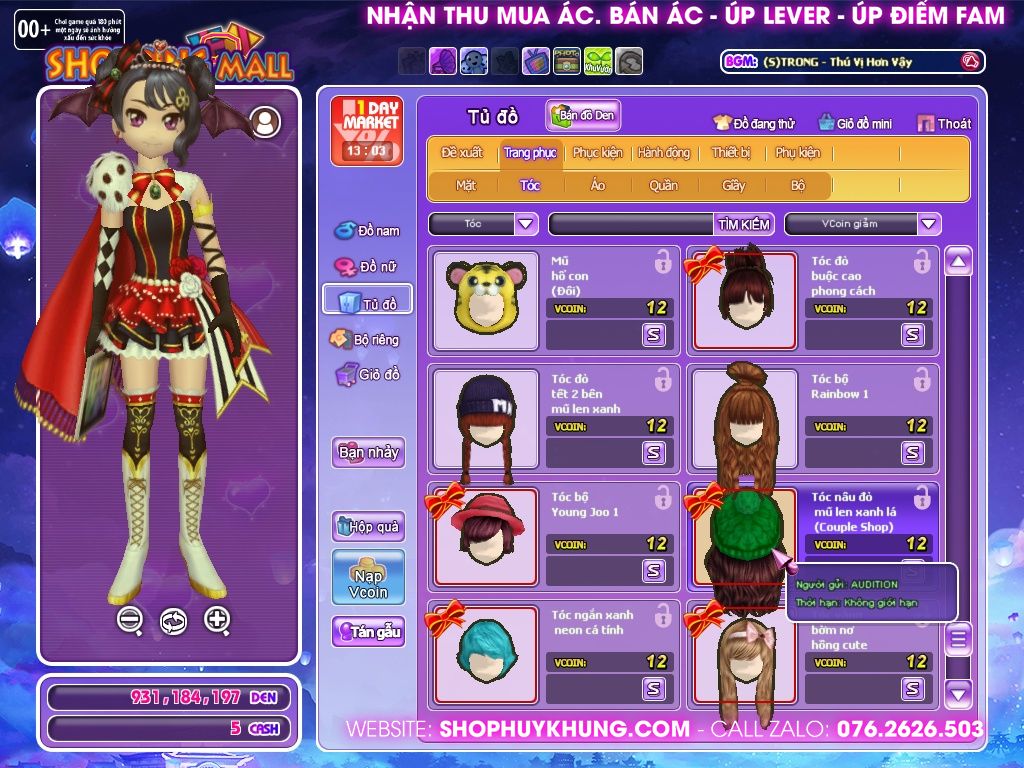The image size is (1024, 768).
Task: Choose the Áo subcategory
Action: 597,185
